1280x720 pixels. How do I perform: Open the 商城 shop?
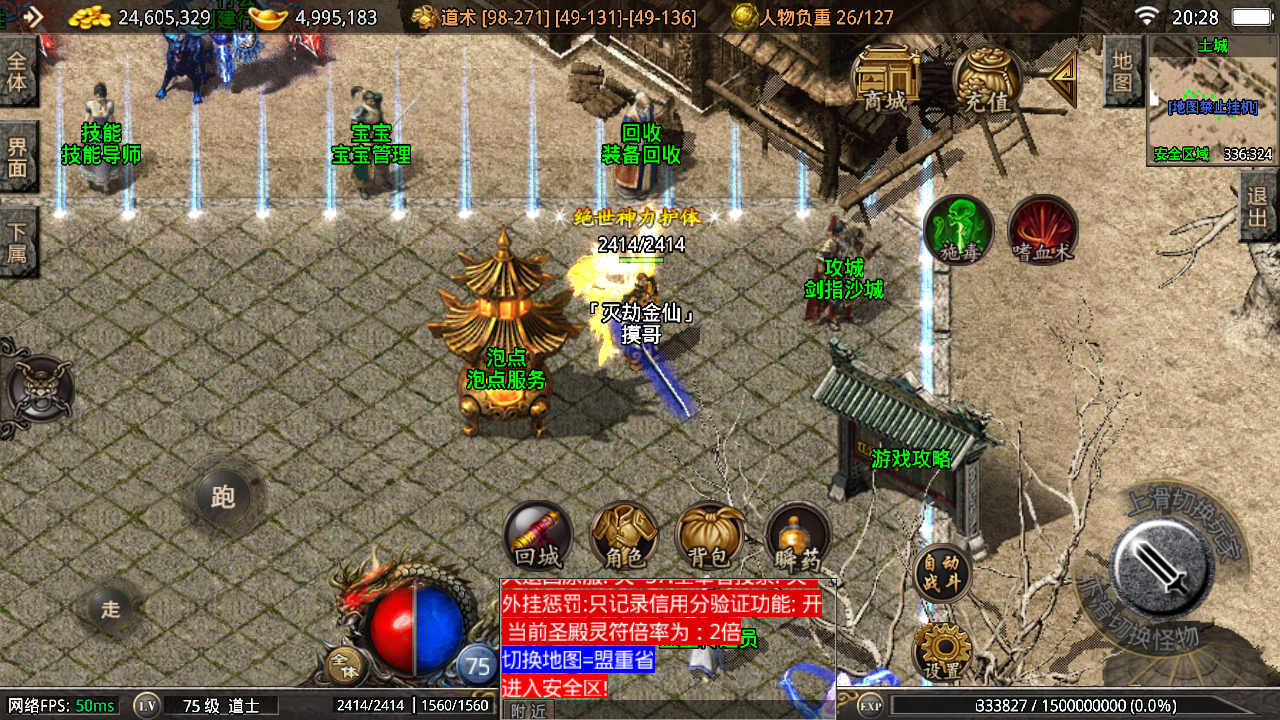pos(885,78)
